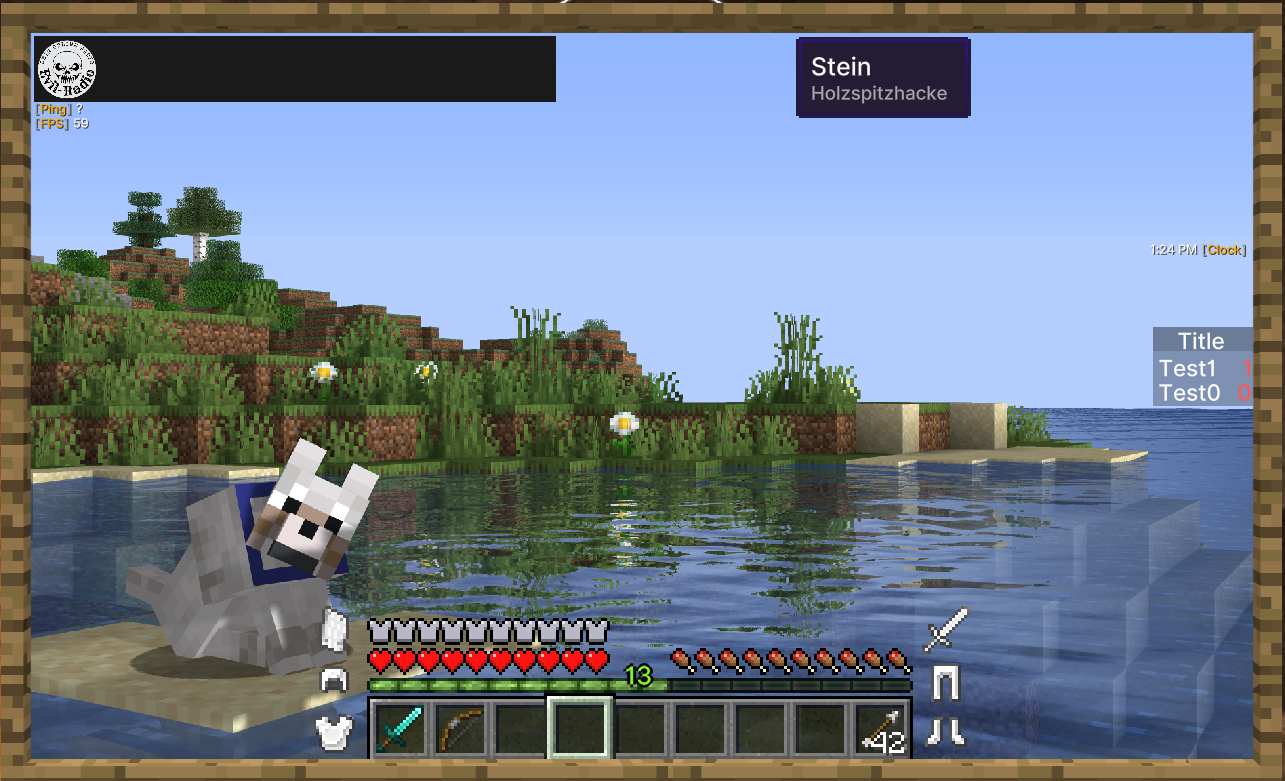Click the Evil-Radio skull logo
Screen dimensions: 1285x781
click(x=66, y=69)
